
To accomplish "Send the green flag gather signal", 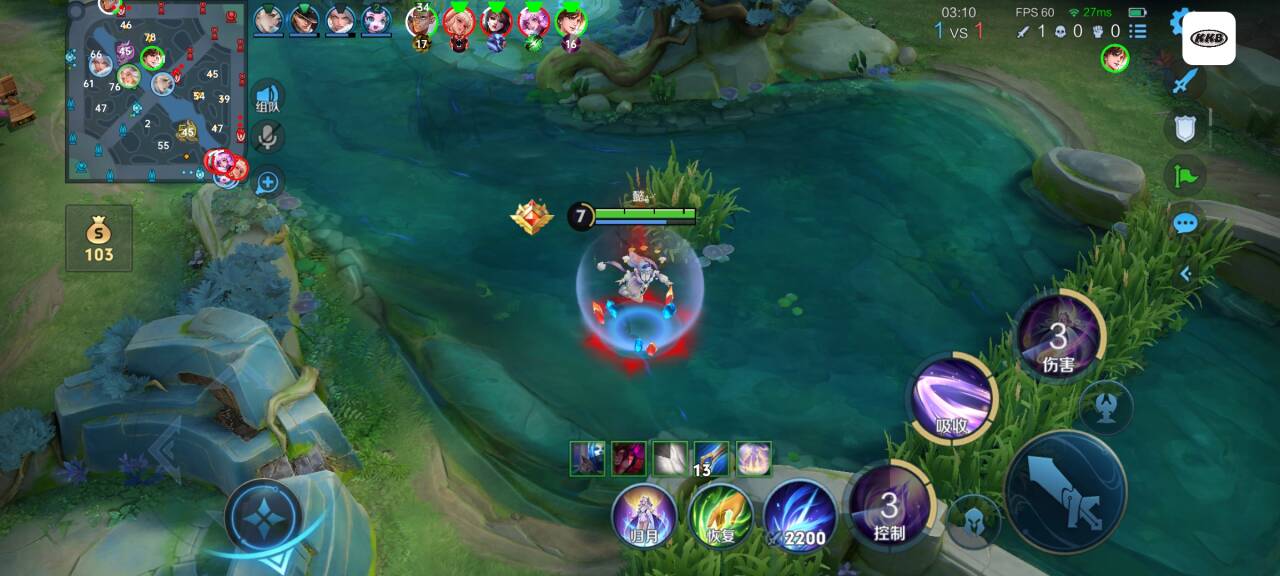I will tap(1185, 176).
